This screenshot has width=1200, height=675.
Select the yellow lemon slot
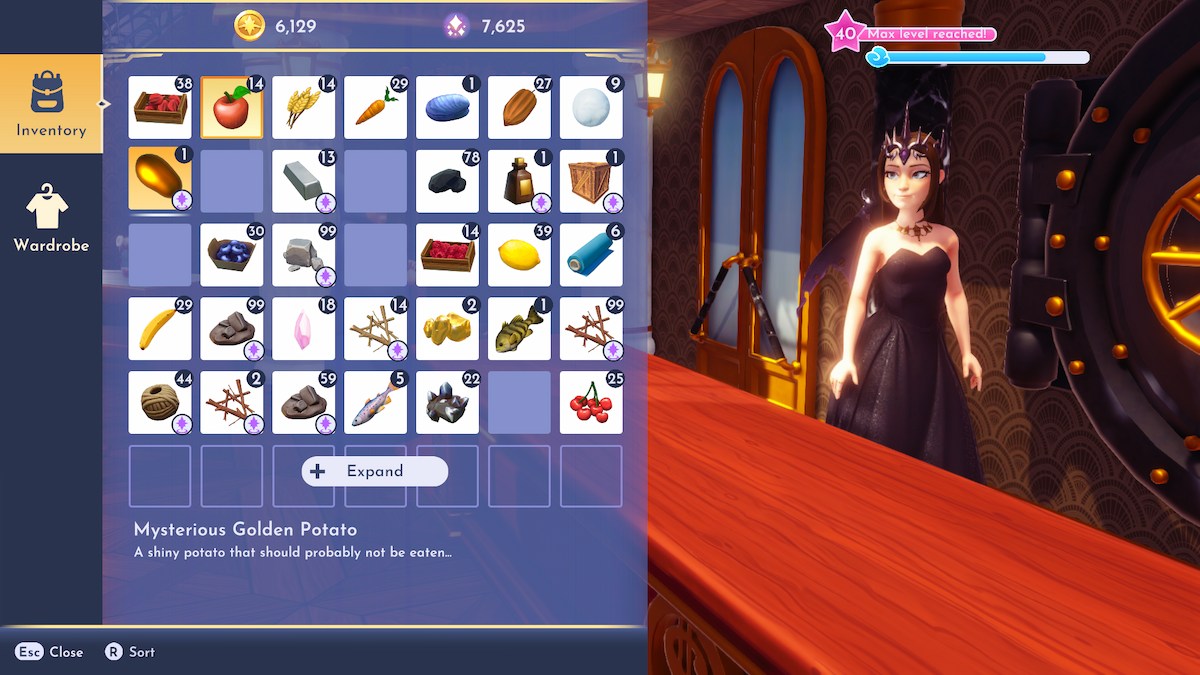click(520, 255)
